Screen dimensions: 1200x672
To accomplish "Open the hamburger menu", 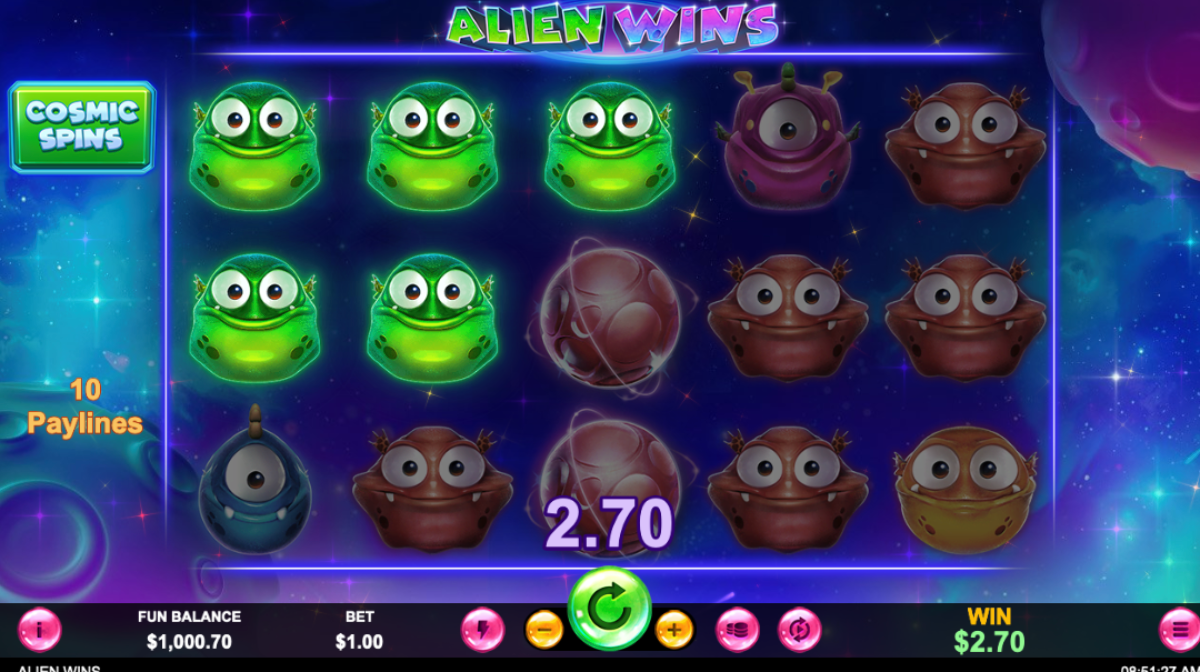I will (1179, 630).
